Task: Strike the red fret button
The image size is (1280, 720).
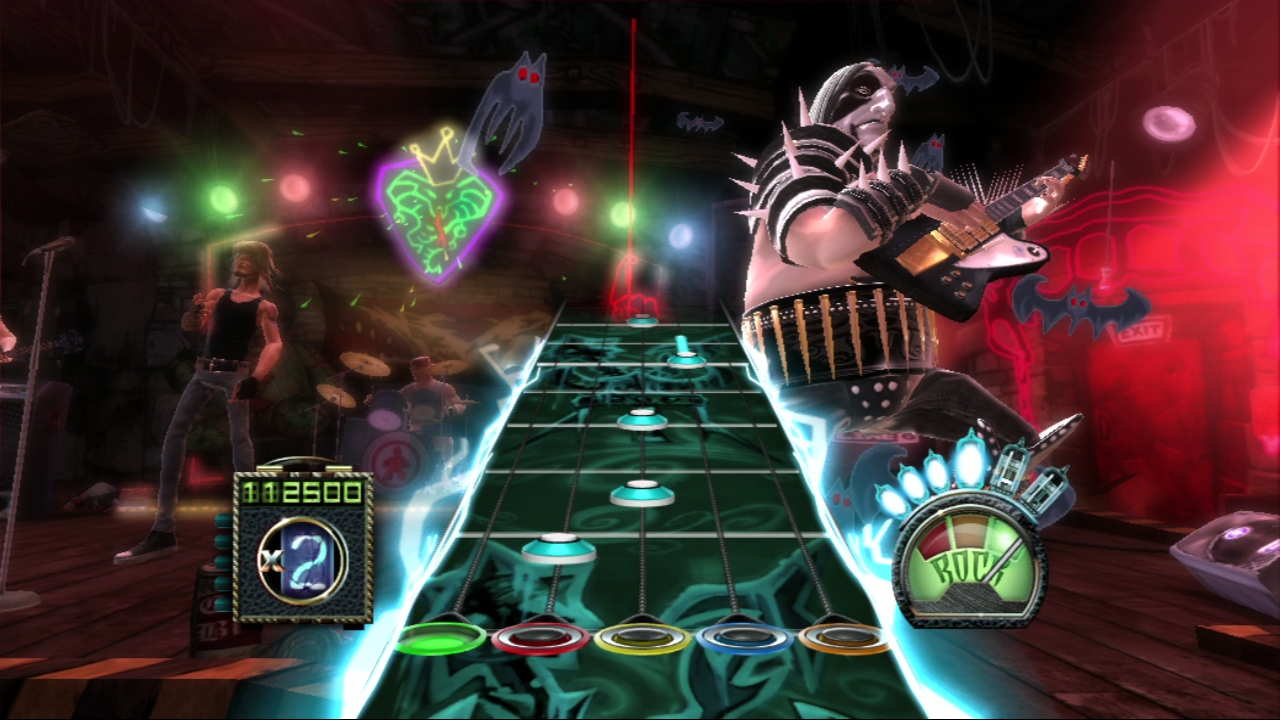Action: point(541,637)
